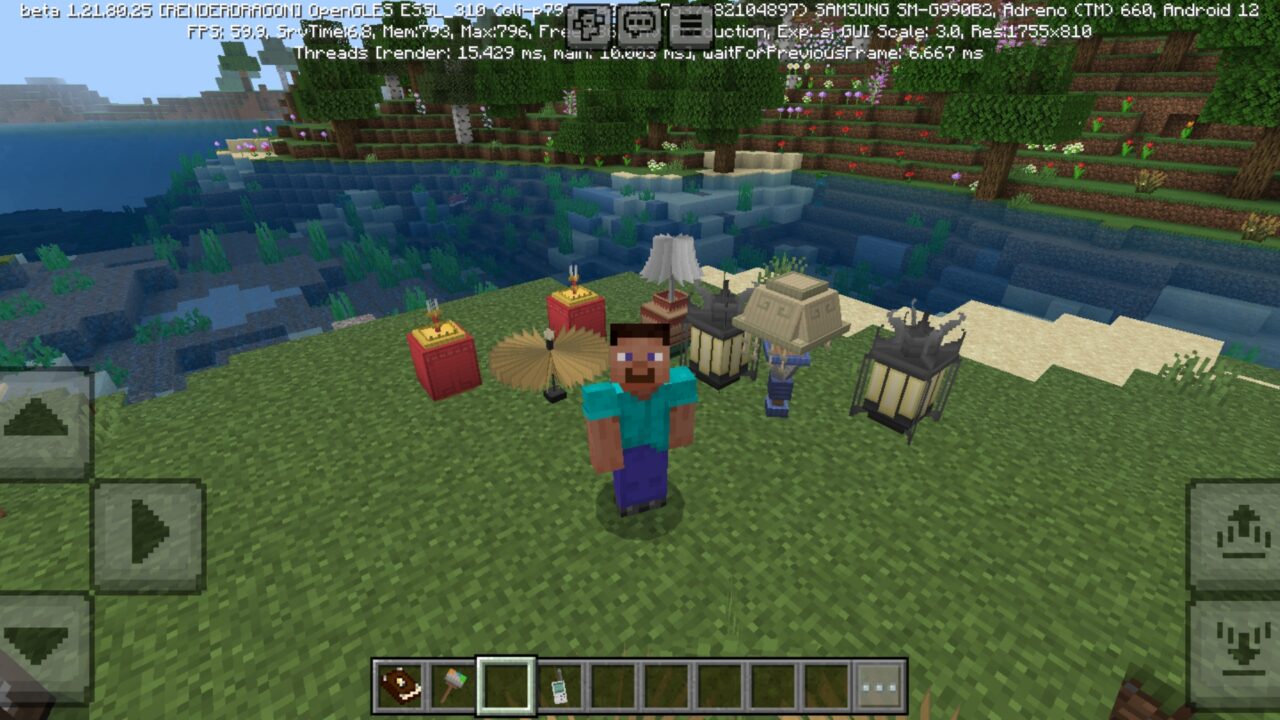Open the emote menu button
The width and height of the screenshot is (1280, 720).
tap(588, 25)
